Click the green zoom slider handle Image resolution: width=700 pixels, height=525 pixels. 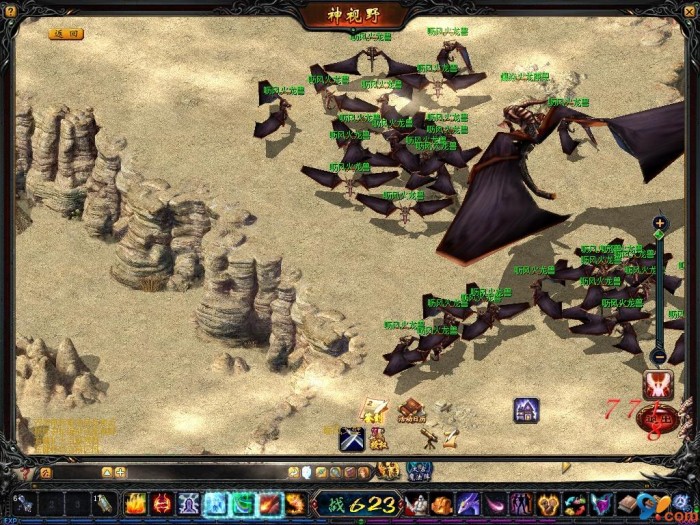tap(659, 236)
